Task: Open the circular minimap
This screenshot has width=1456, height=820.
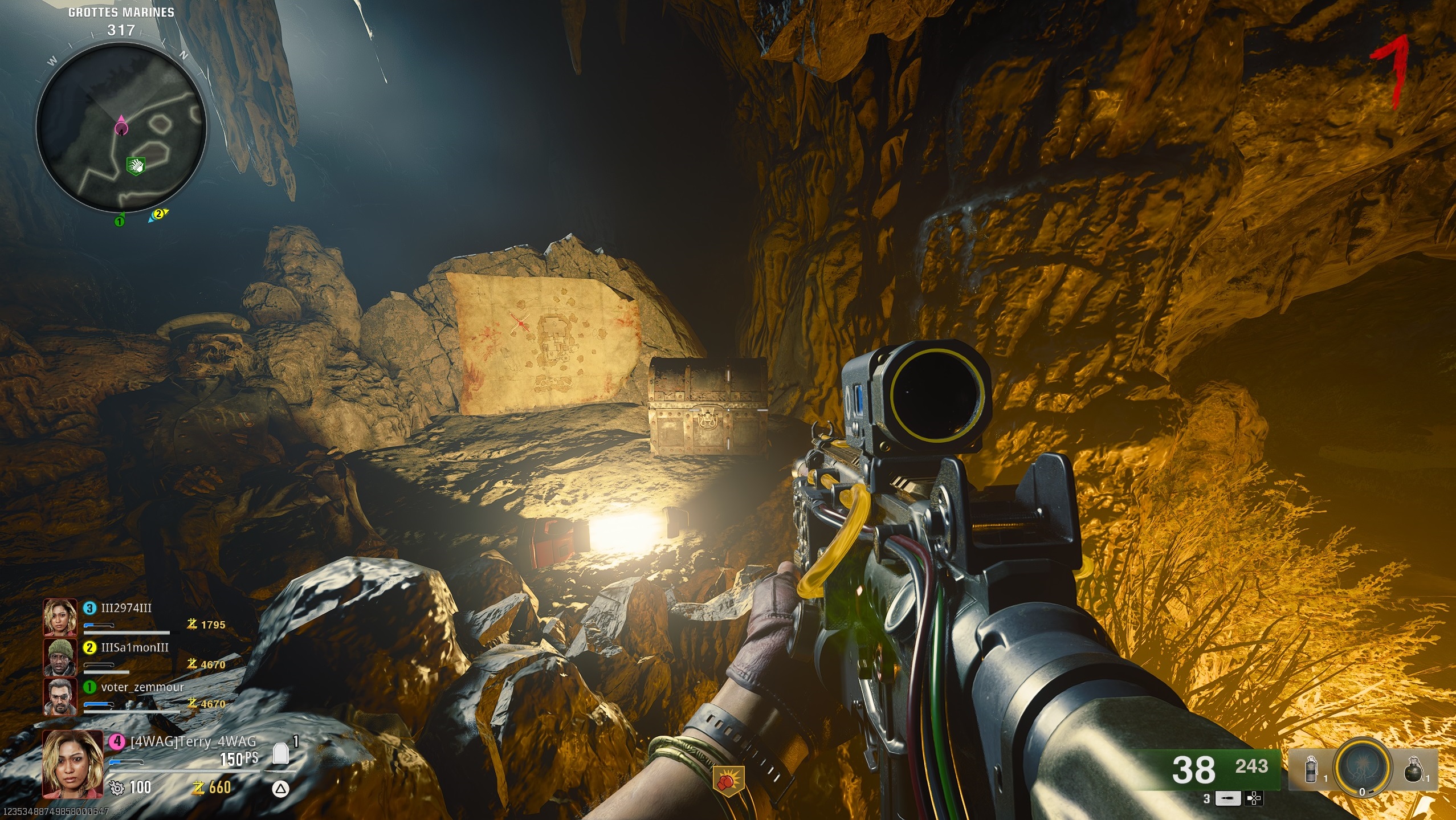Action: [121, 127]
